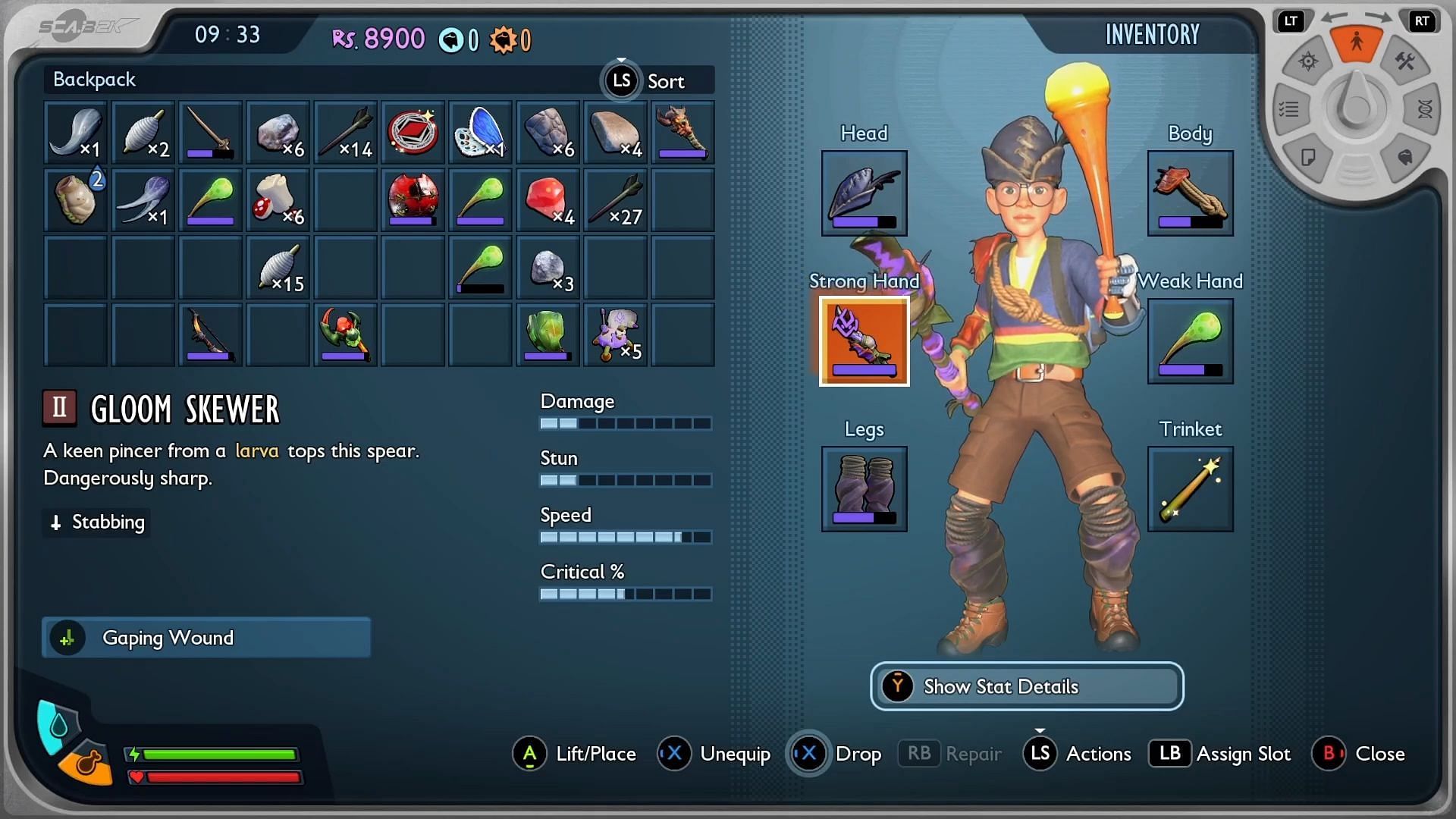Select the Gaping Wound perk

(x=206, y=638)
